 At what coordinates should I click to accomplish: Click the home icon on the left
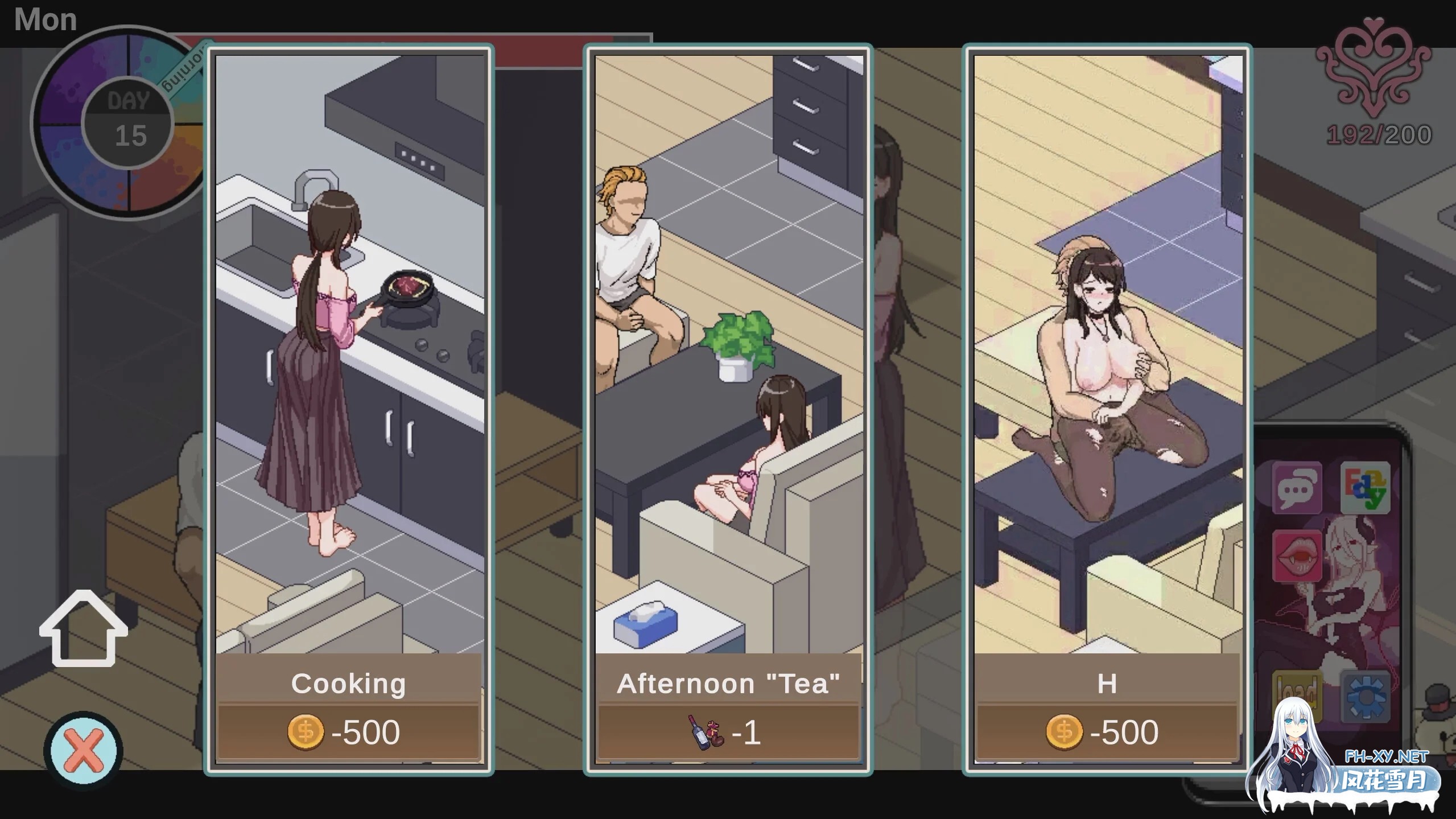click(x=83, y=629)
